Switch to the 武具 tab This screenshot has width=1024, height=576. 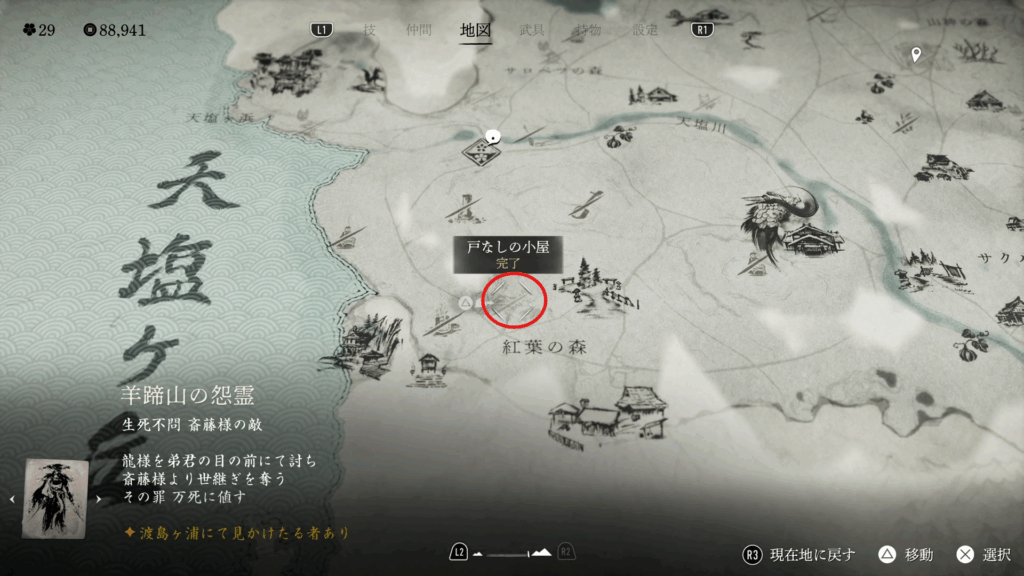tap(532, 30)
